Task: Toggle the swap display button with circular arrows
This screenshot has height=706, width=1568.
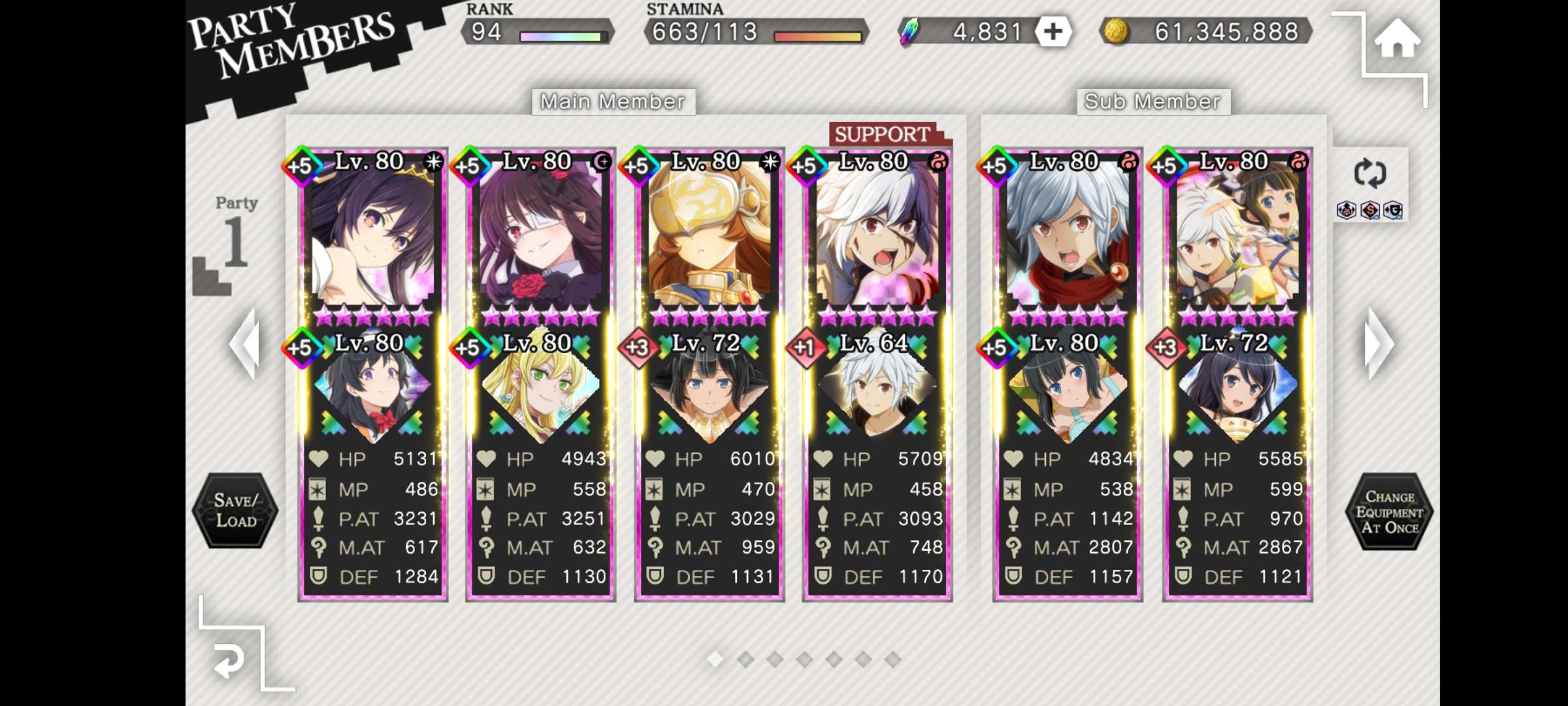Action: (x=1369, y=174)
